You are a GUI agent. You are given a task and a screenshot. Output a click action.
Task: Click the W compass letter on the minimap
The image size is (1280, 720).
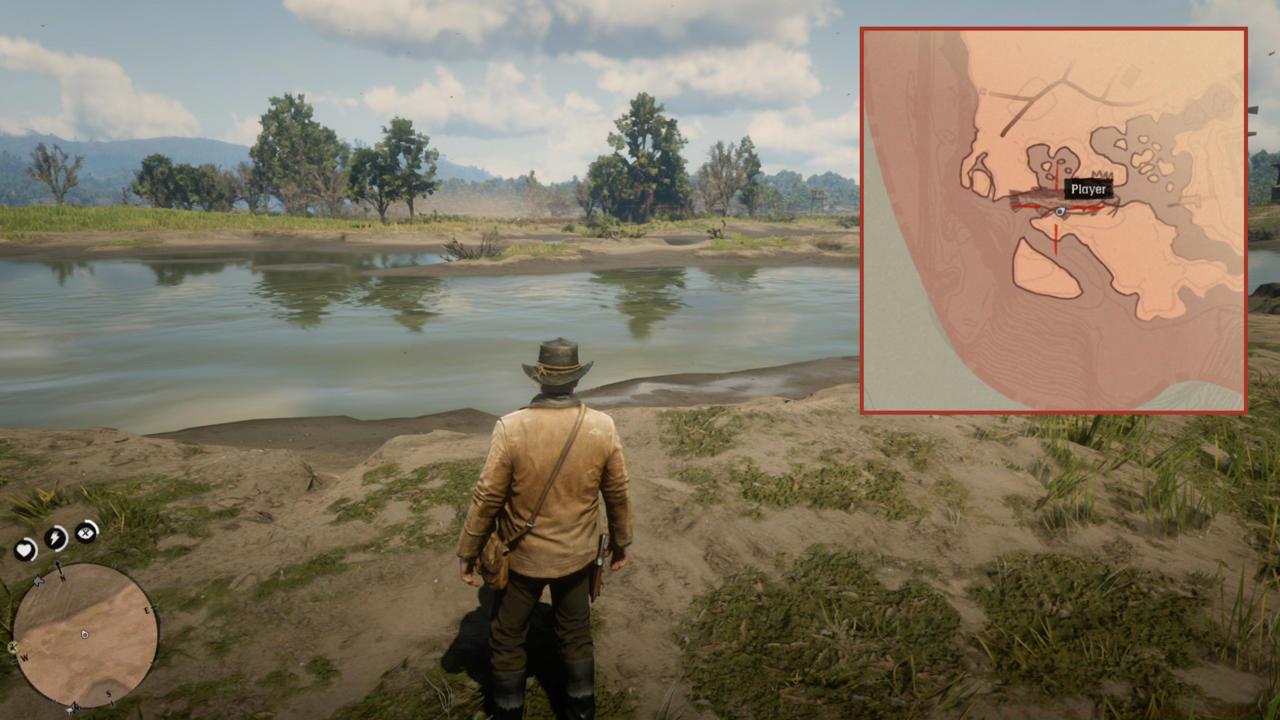pyautogui.click(x=25, y=657)
